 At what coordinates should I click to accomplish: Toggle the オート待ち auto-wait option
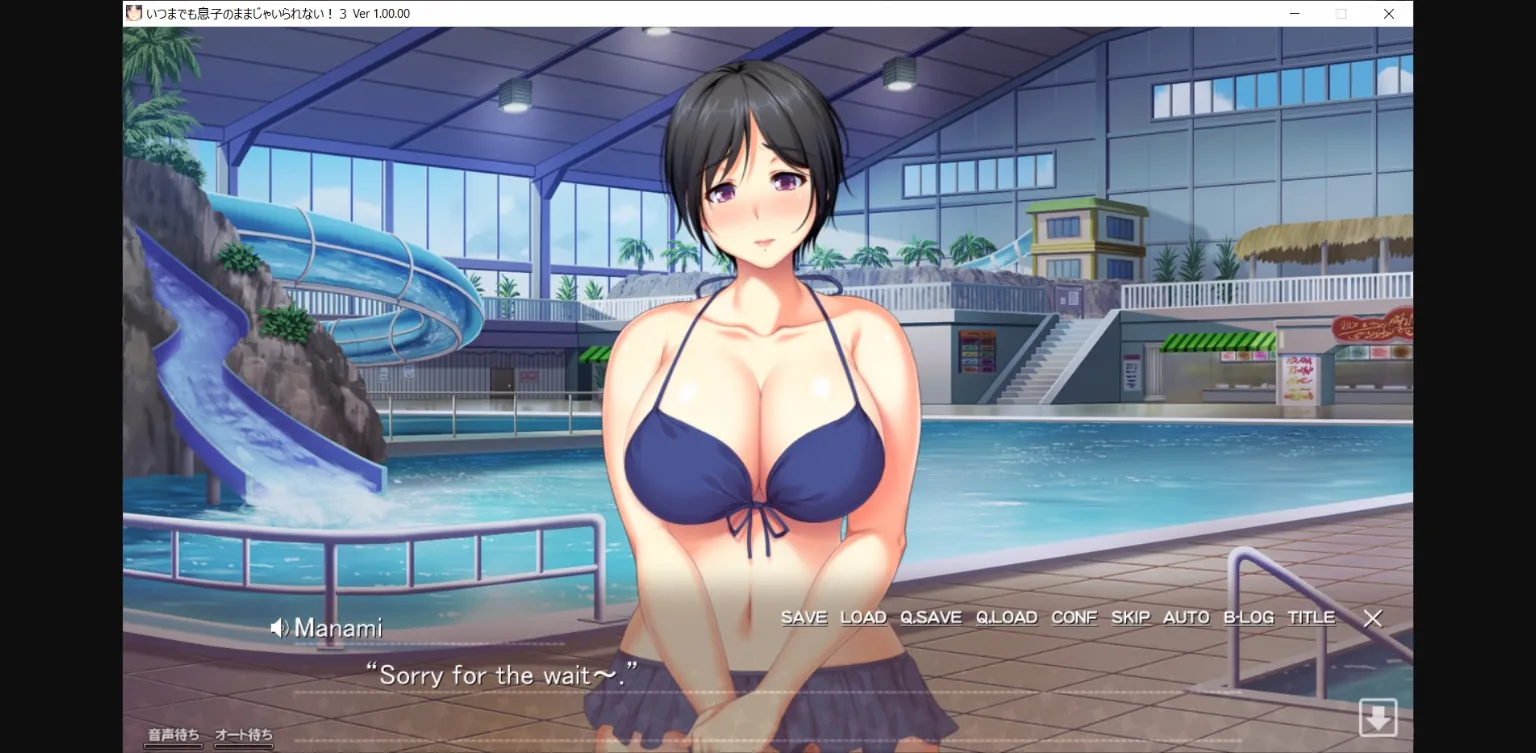243,735
